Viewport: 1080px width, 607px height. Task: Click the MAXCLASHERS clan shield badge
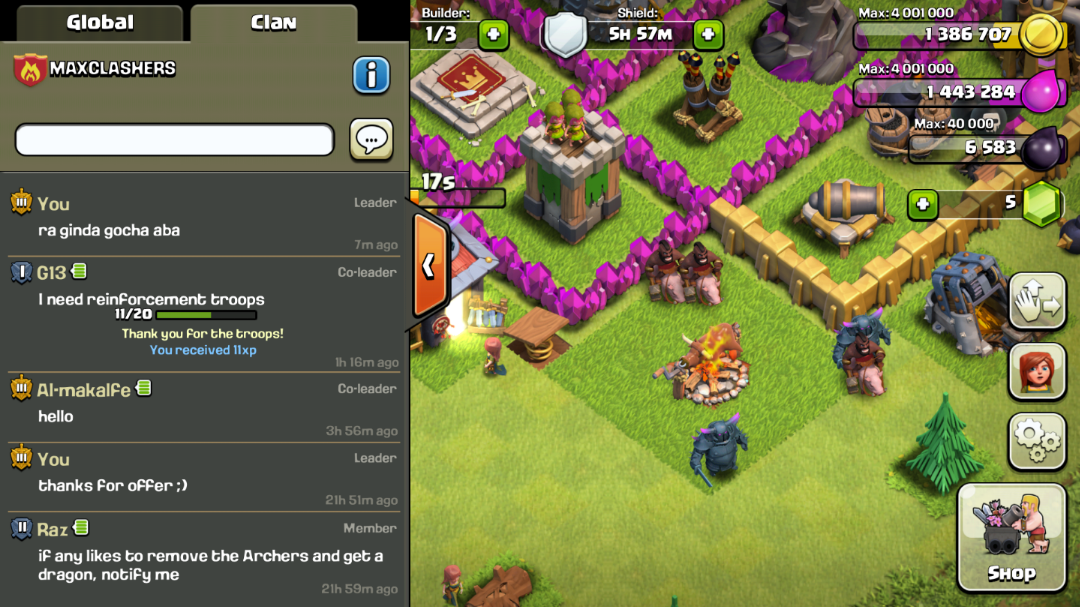click(30, 70)
